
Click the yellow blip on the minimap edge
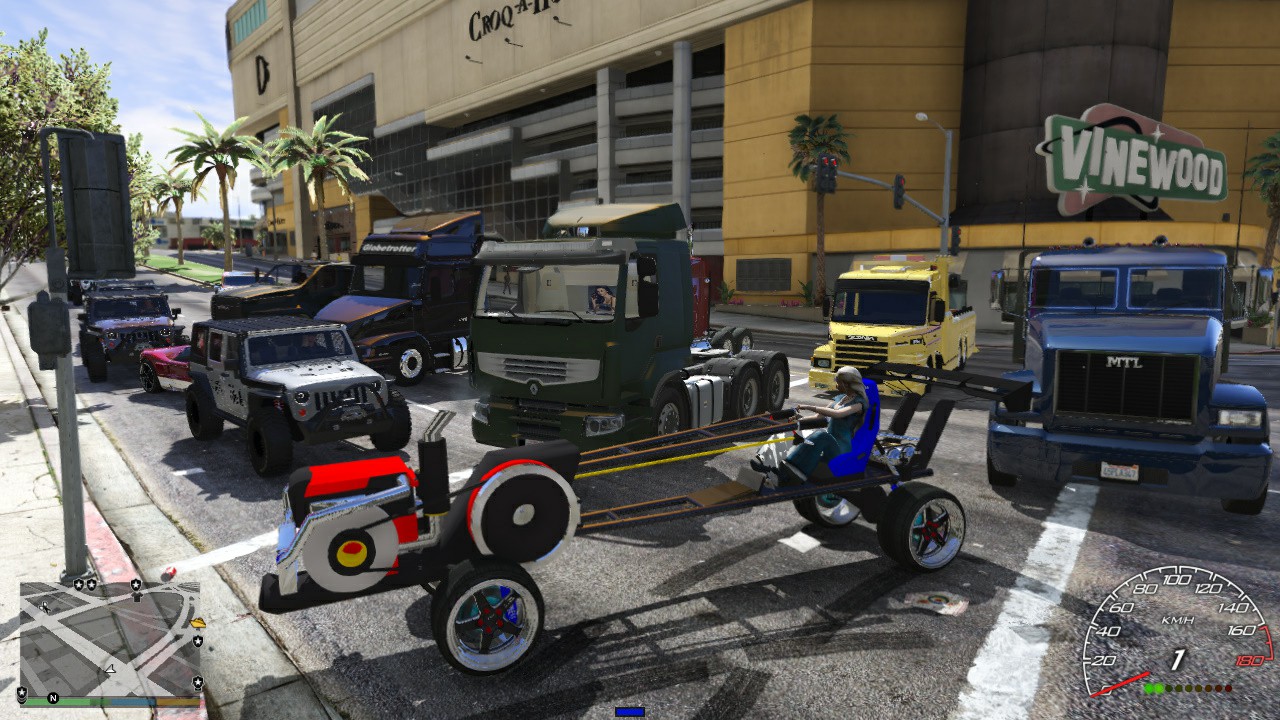(198, 623)
